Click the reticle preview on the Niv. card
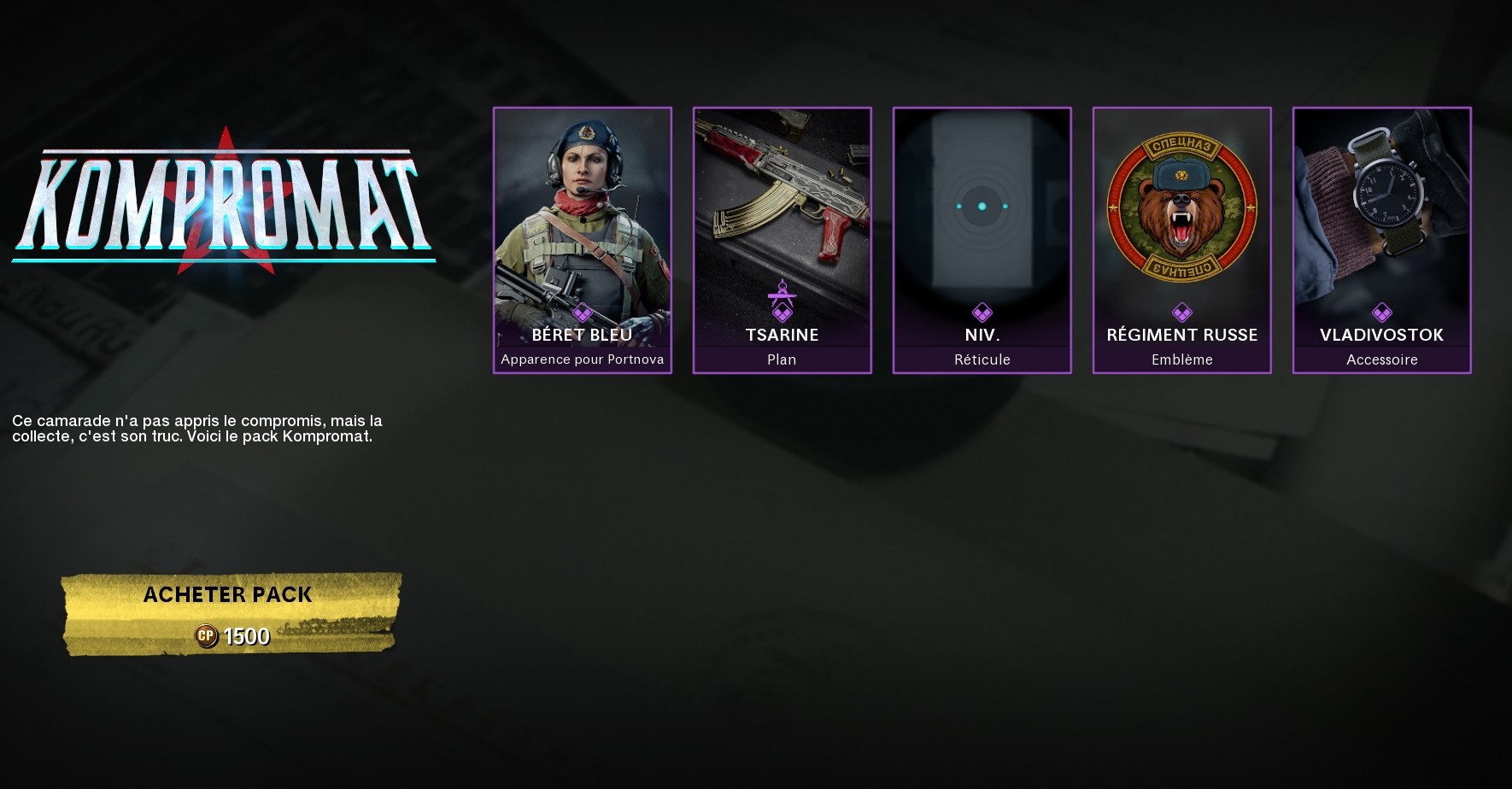Viewport: 1512px width, 789px height. pyautogui.click(x=982, y=205)
